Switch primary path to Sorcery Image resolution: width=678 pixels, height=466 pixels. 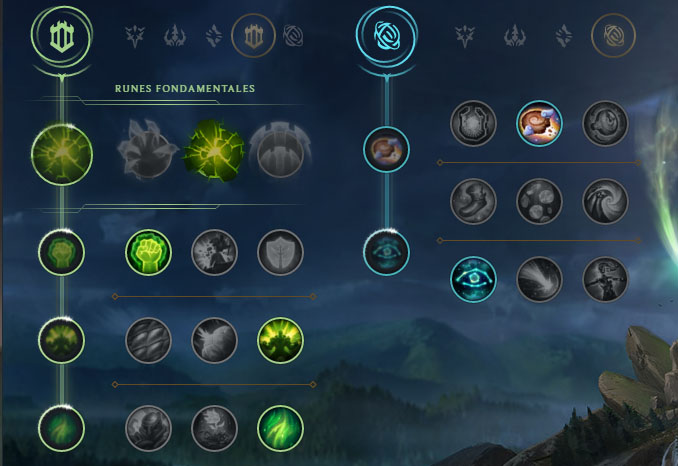(x=214, y=38)
